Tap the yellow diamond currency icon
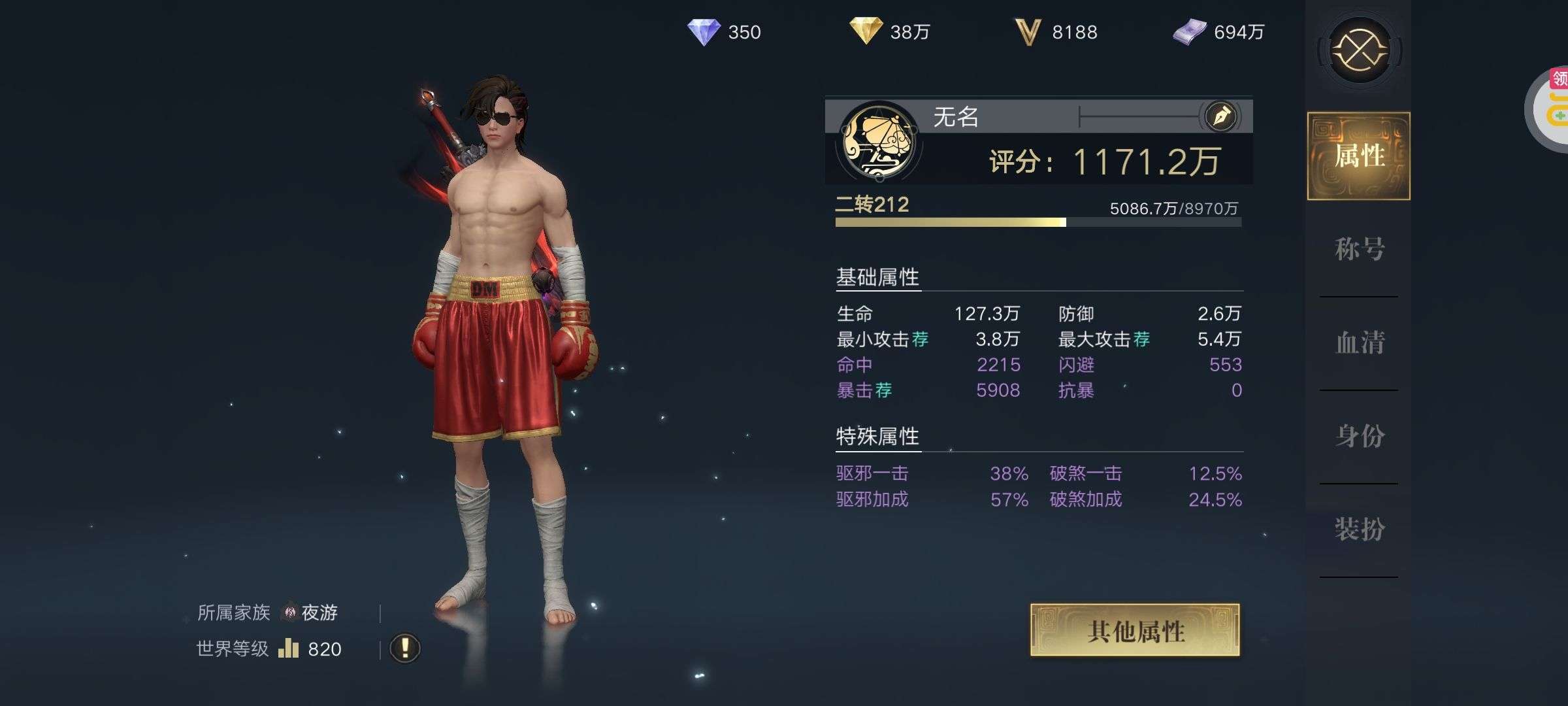 pyautogui.click(x=866, y=31)
